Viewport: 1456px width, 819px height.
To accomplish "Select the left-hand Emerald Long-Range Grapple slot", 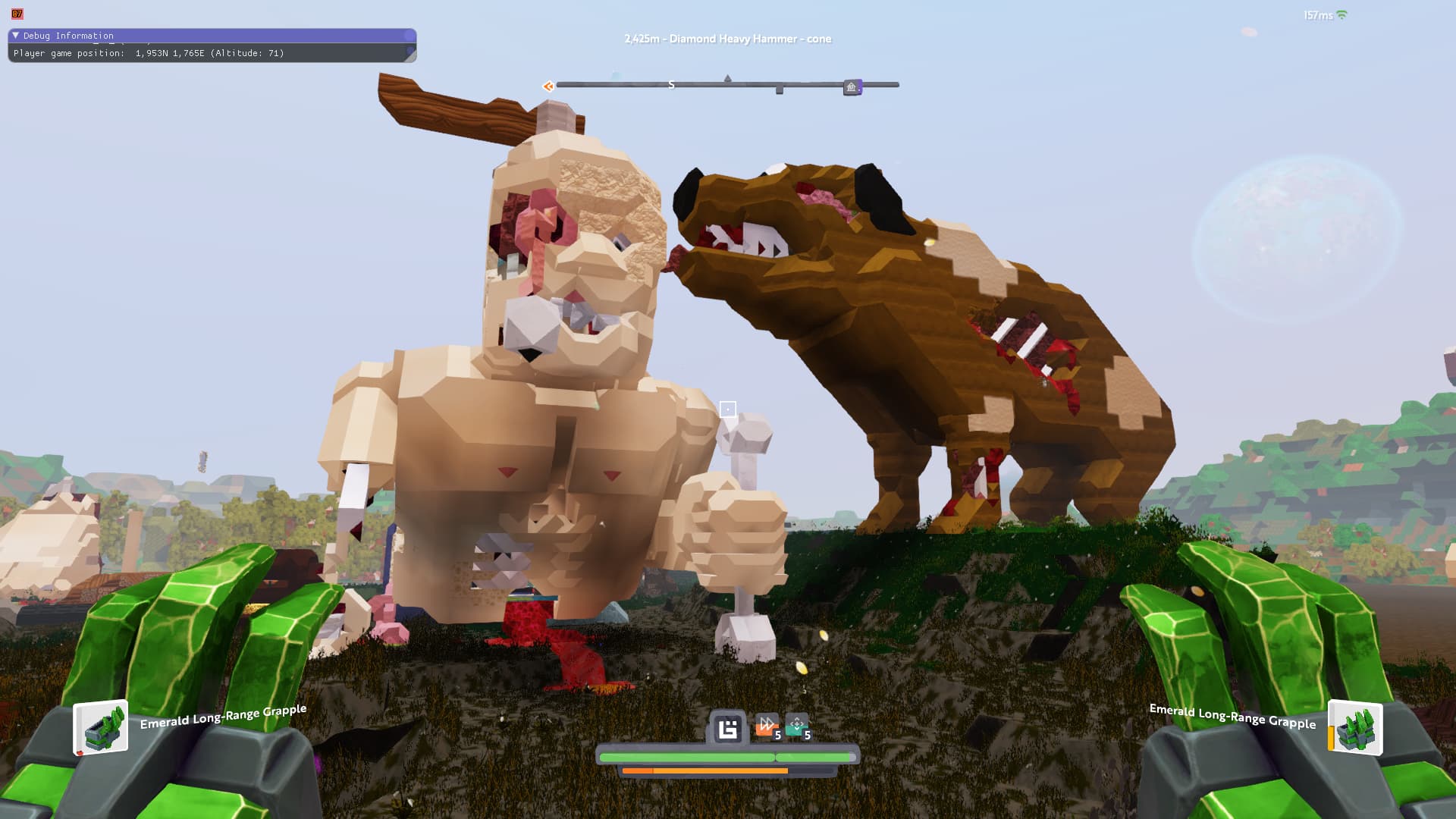I will click(x=101, y=728).
